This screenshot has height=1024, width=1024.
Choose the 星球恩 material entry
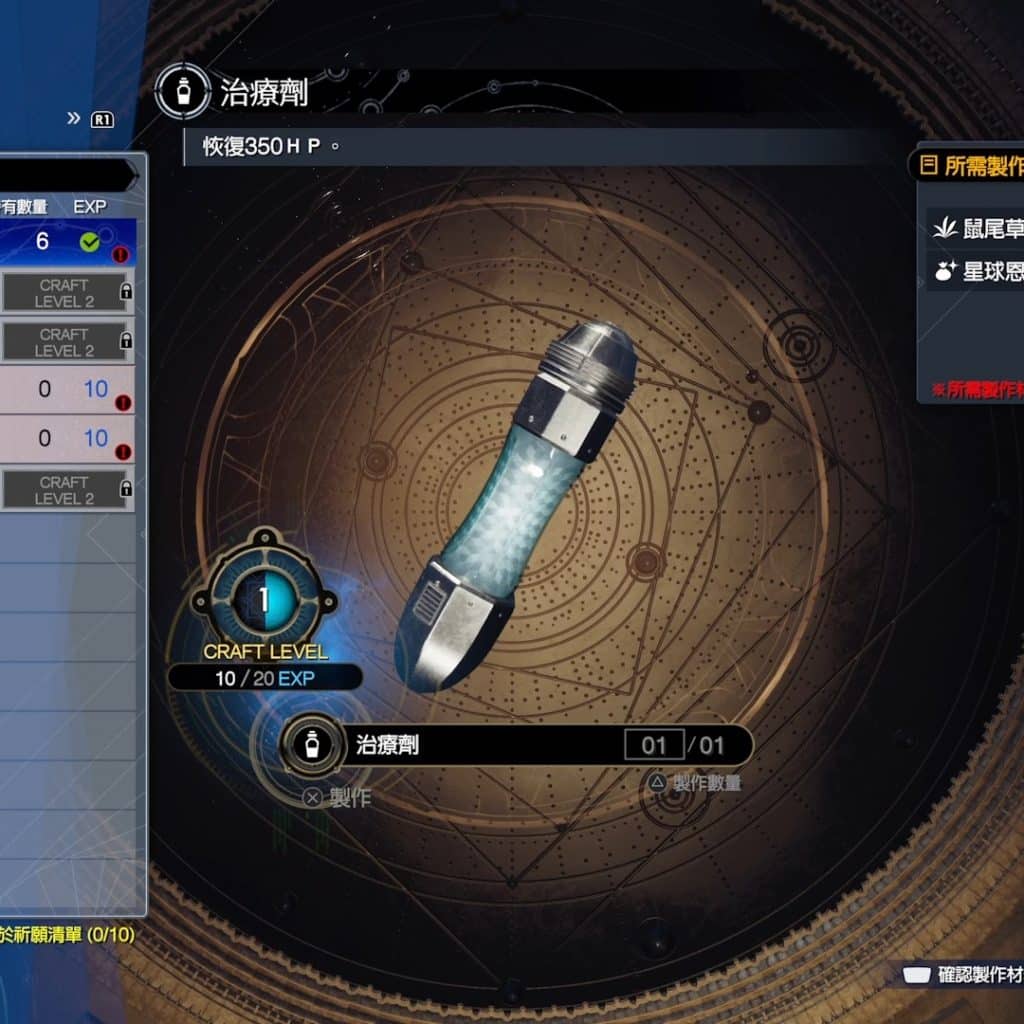pos(977,272)
